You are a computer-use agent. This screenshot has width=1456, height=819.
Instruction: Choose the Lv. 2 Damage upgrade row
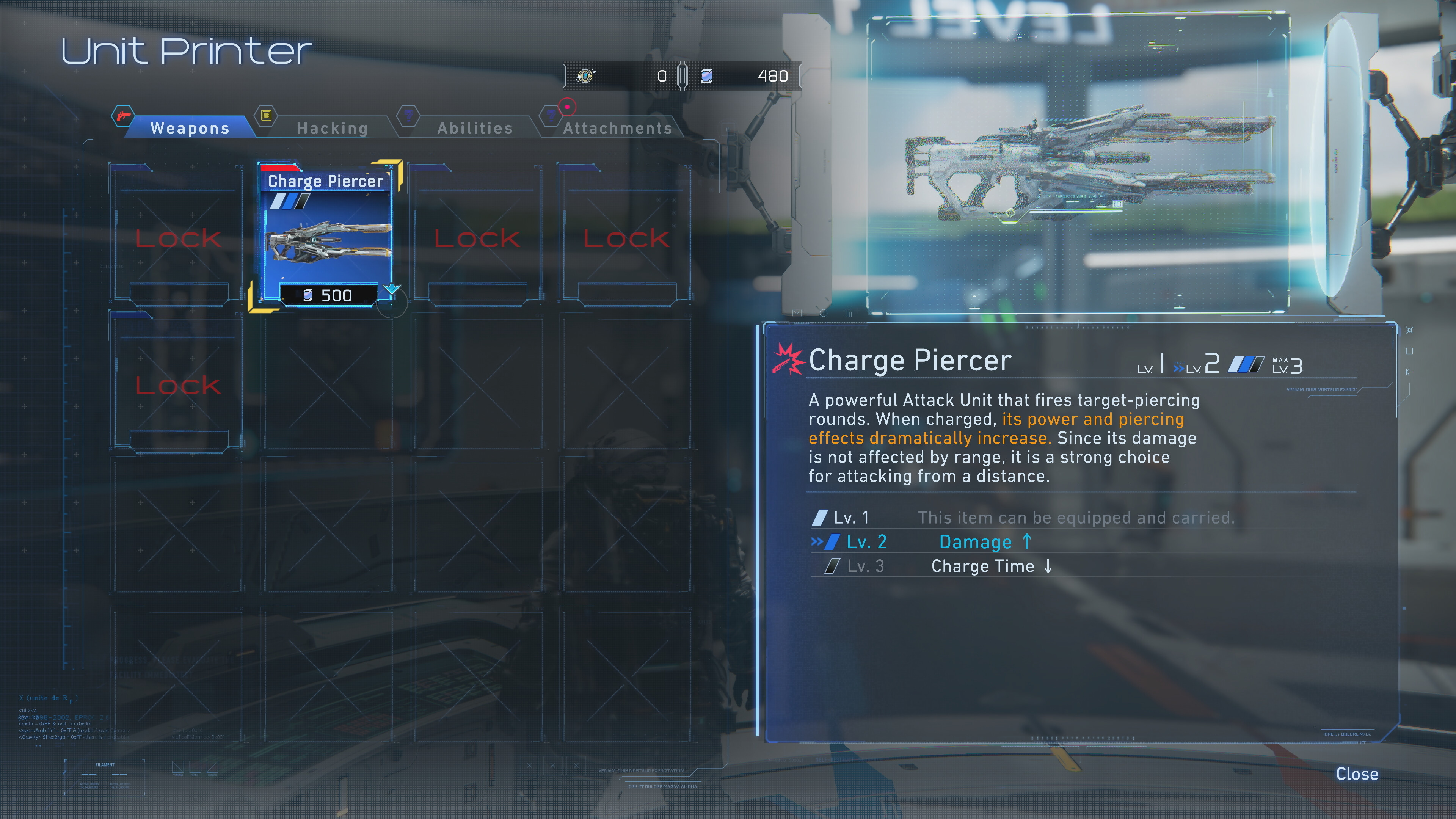975,542
